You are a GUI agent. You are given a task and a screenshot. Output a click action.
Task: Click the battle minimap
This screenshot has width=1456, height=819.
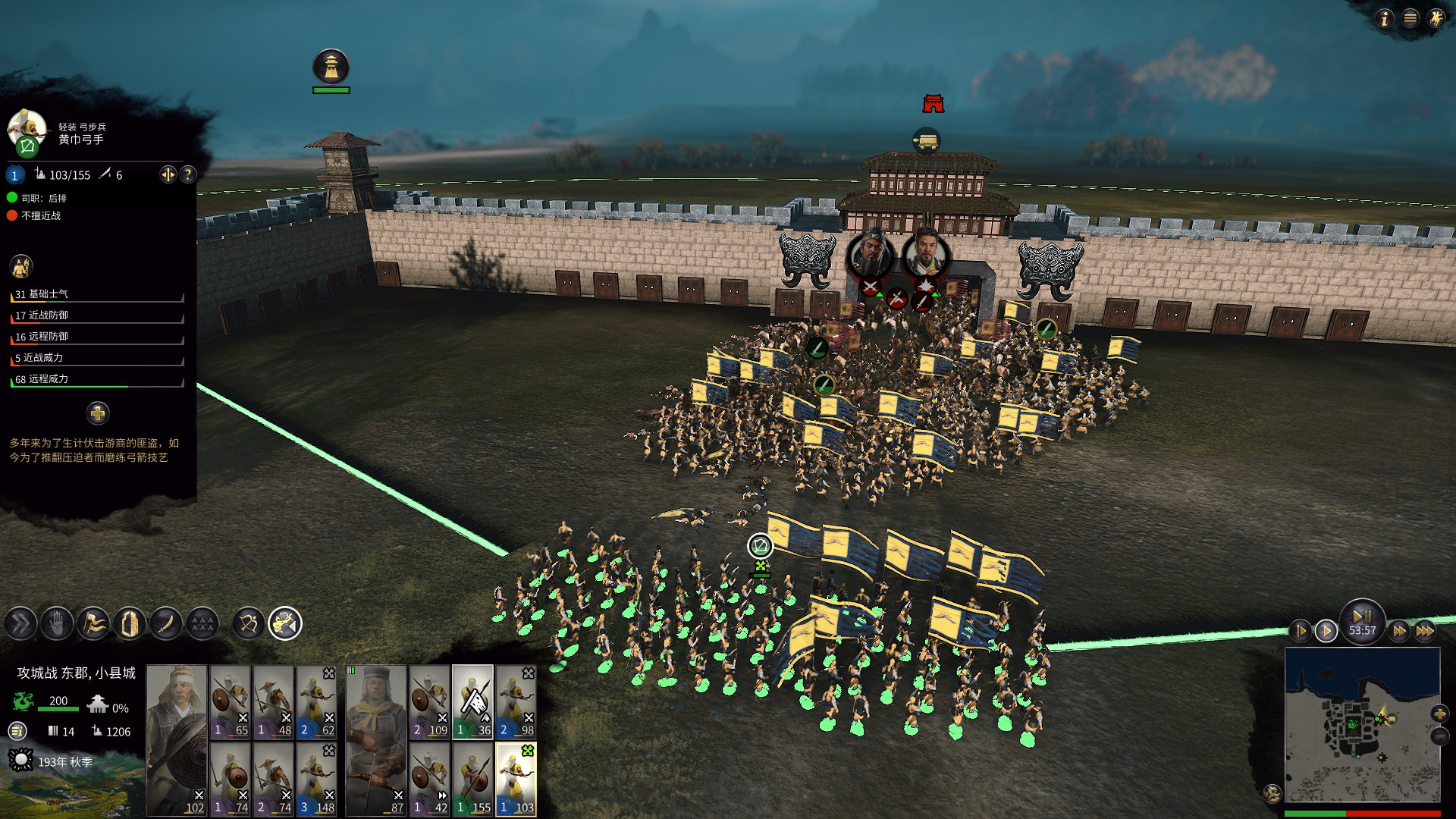coord(1362,724)
